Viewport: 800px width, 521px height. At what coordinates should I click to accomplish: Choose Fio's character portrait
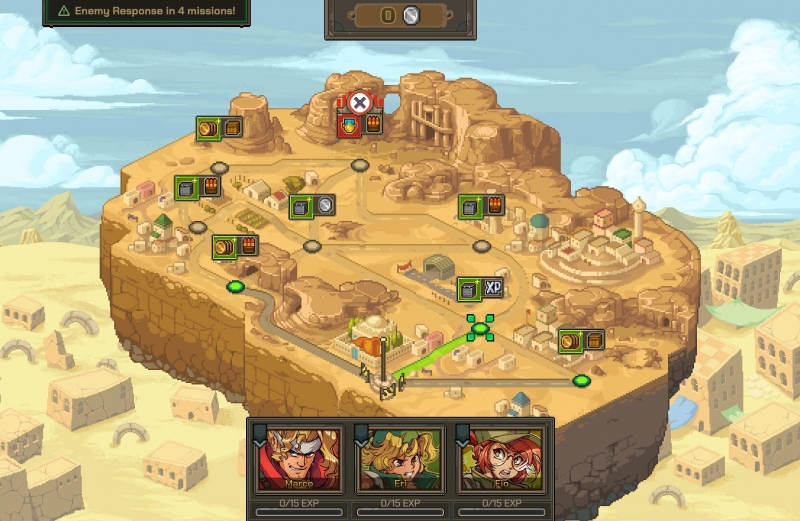502,459
